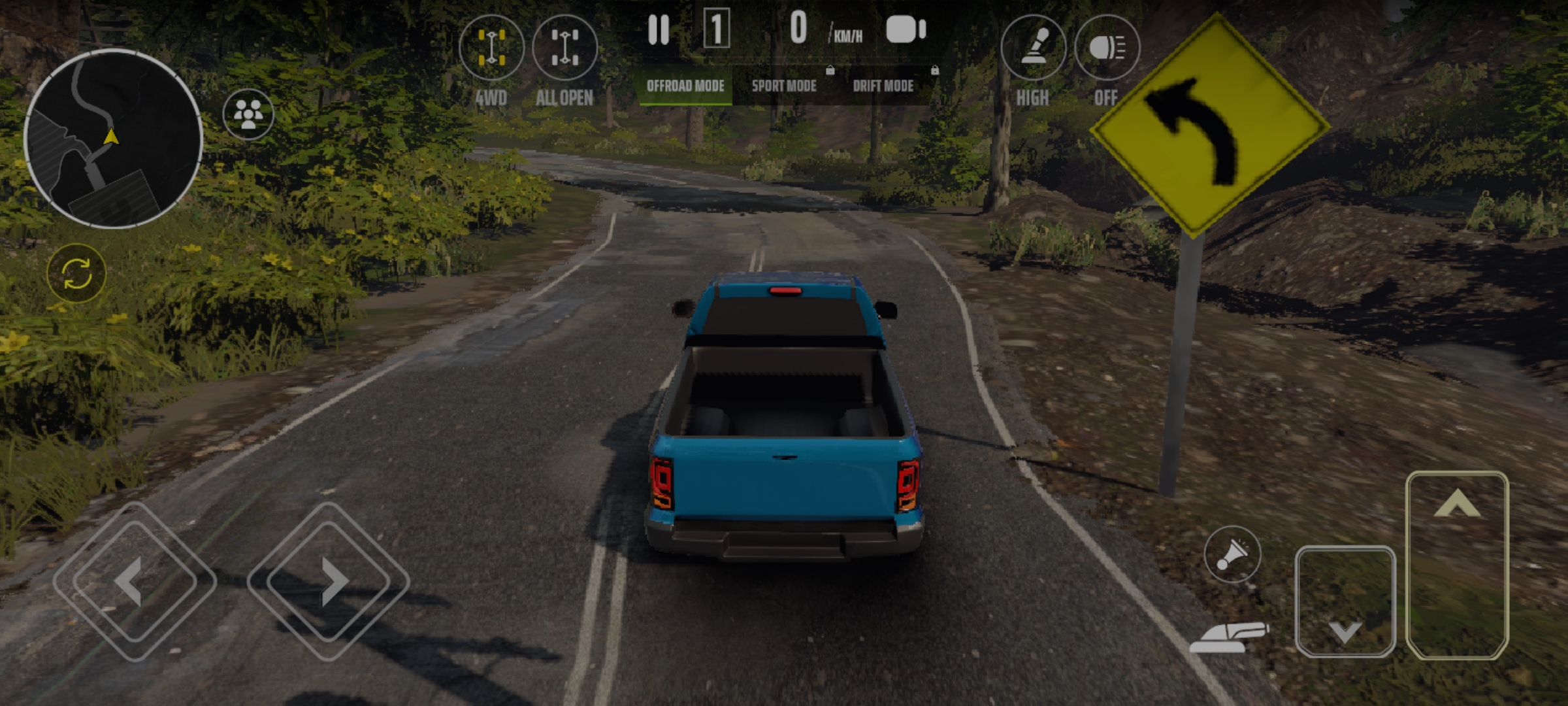Switch the All Open differential lock
The image size is (1568, 706).
[x=565, y=48]
